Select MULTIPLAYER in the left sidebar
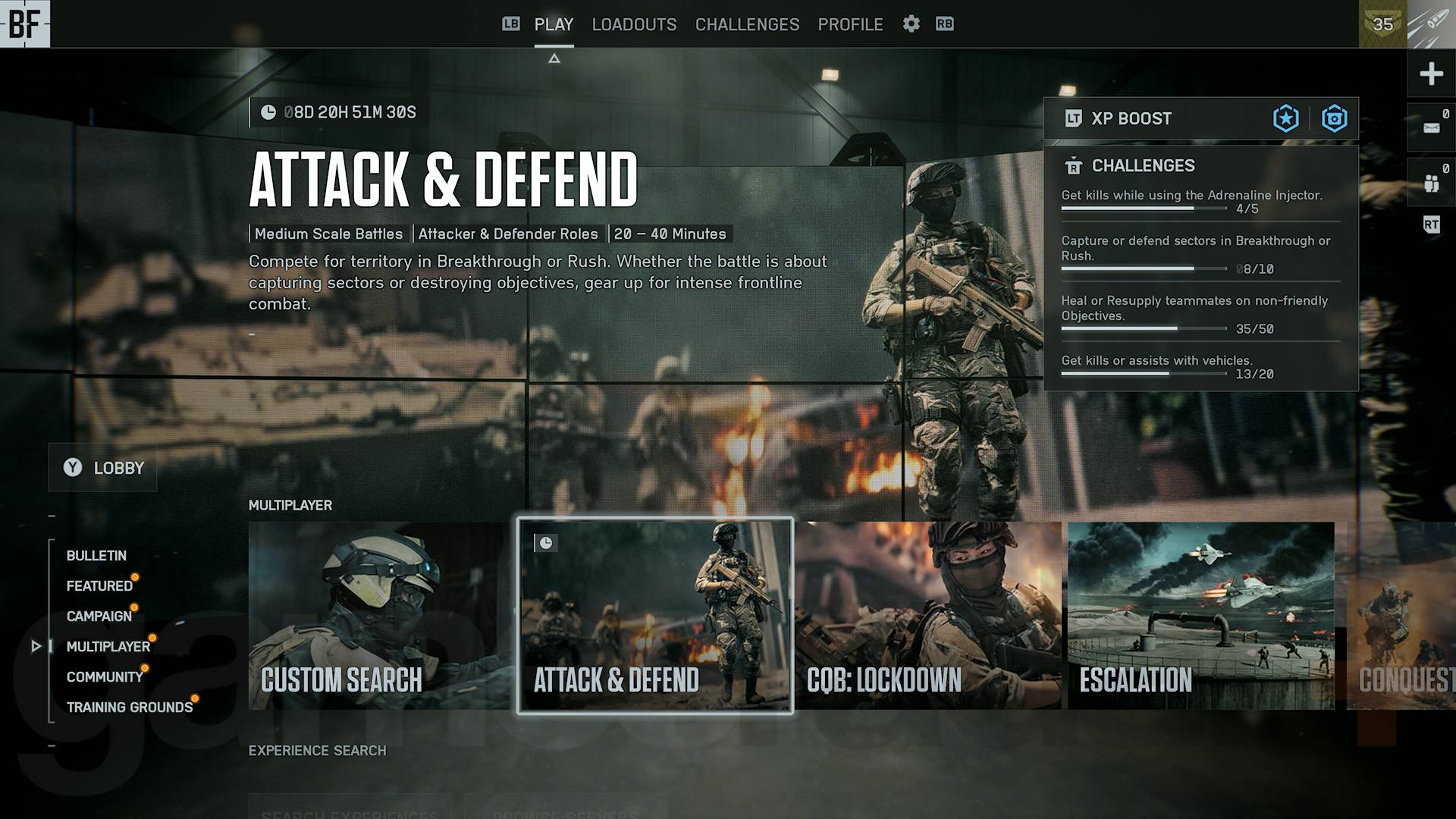1456x819 pixels. click(110, 646)
